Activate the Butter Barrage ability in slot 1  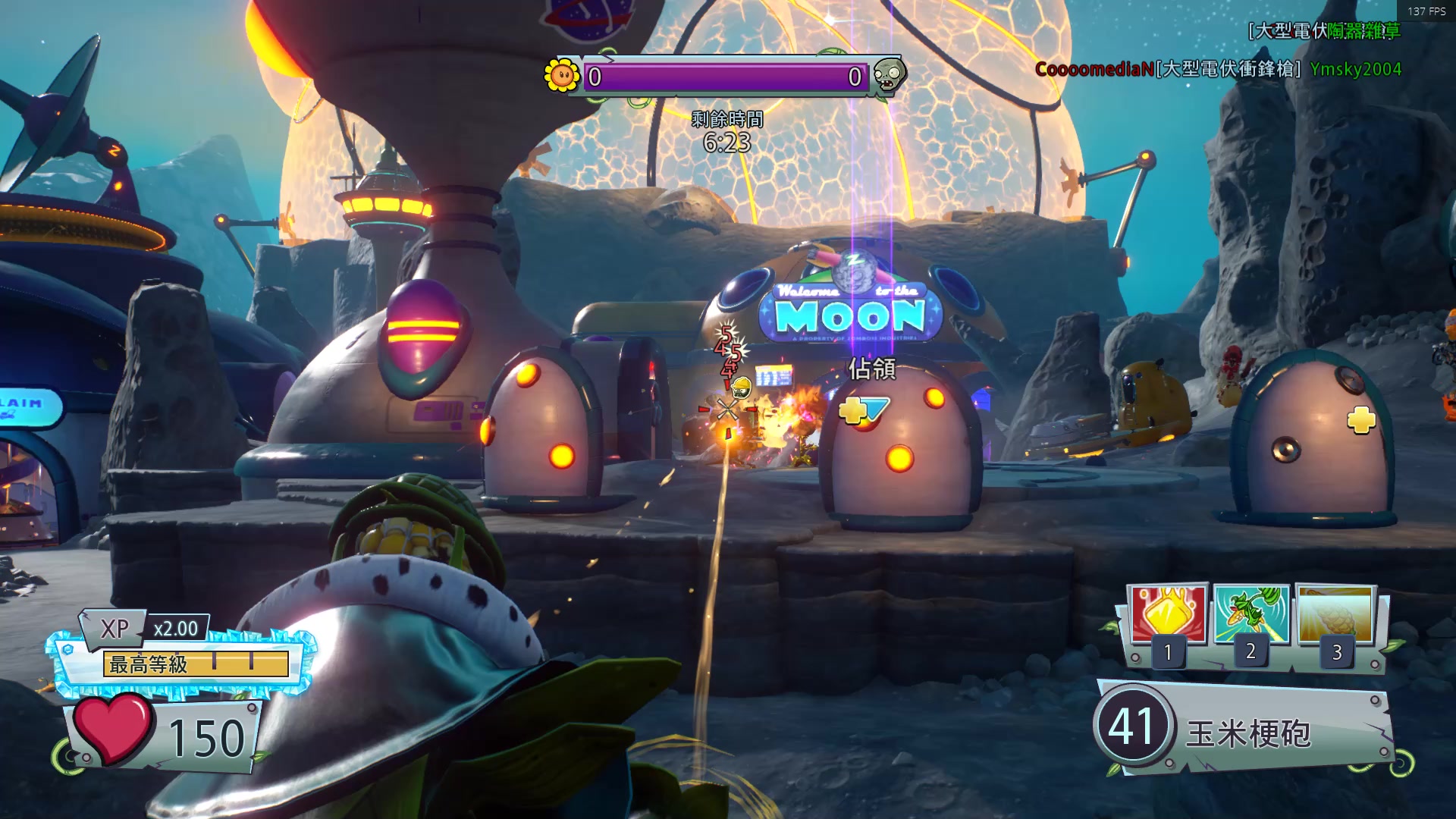click(x=1168, y=615)
